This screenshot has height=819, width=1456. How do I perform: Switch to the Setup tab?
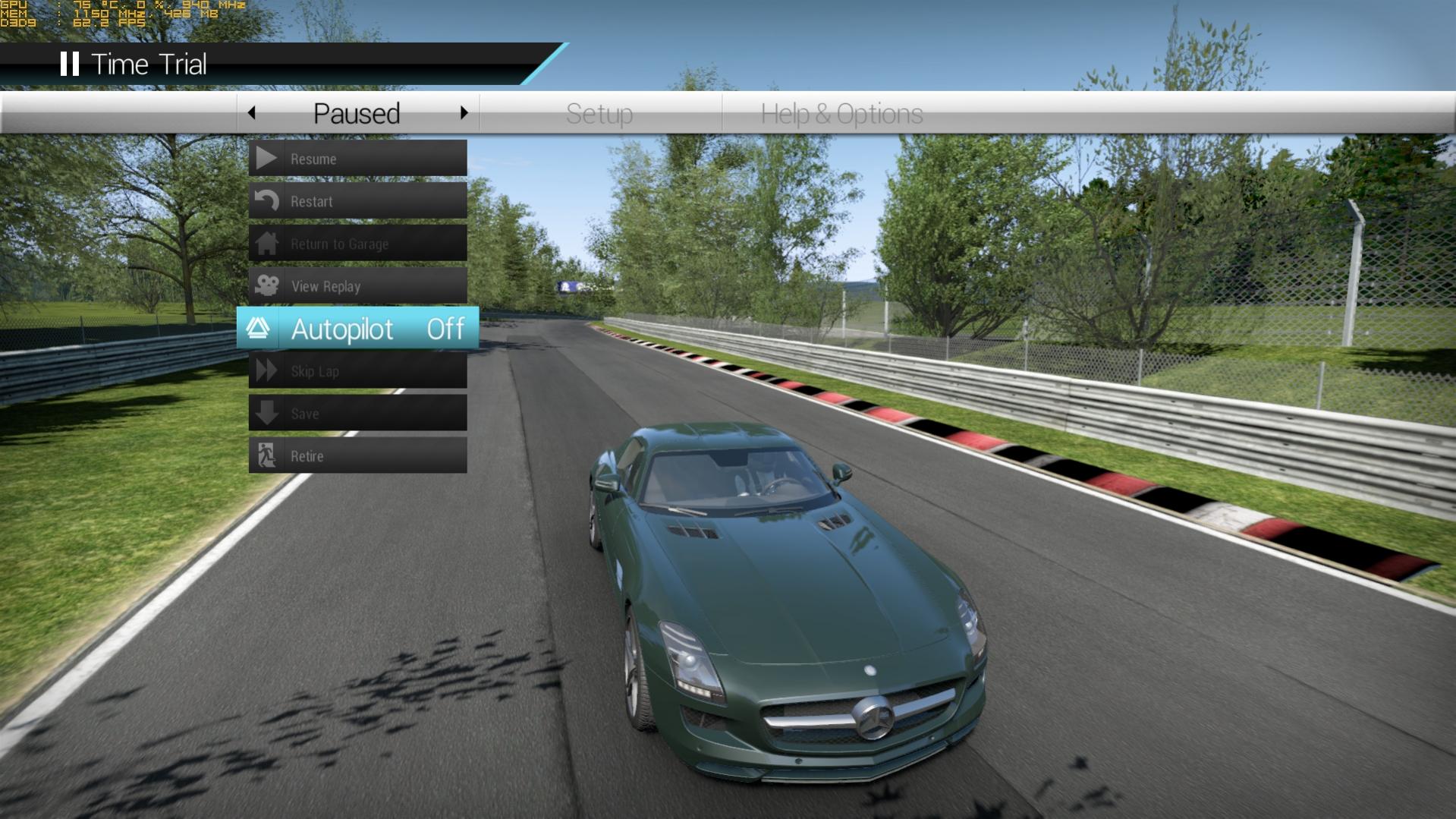point(599,114)
